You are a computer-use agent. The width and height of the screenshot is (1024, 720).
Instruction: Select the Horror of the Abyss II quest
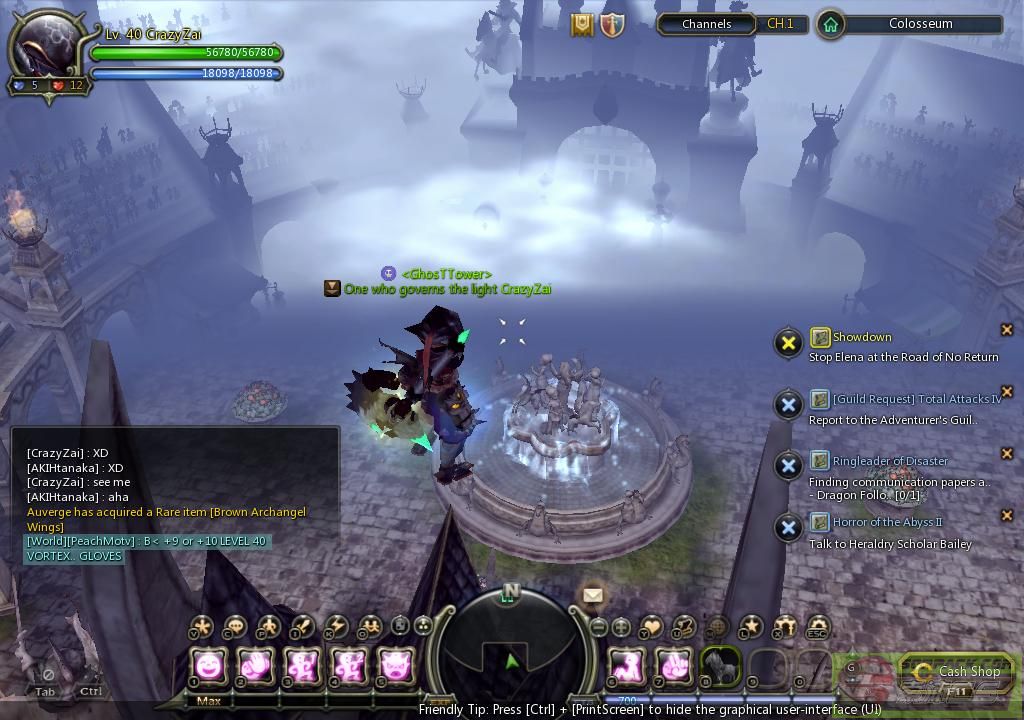pyautogui.click(x=887, y=522)
